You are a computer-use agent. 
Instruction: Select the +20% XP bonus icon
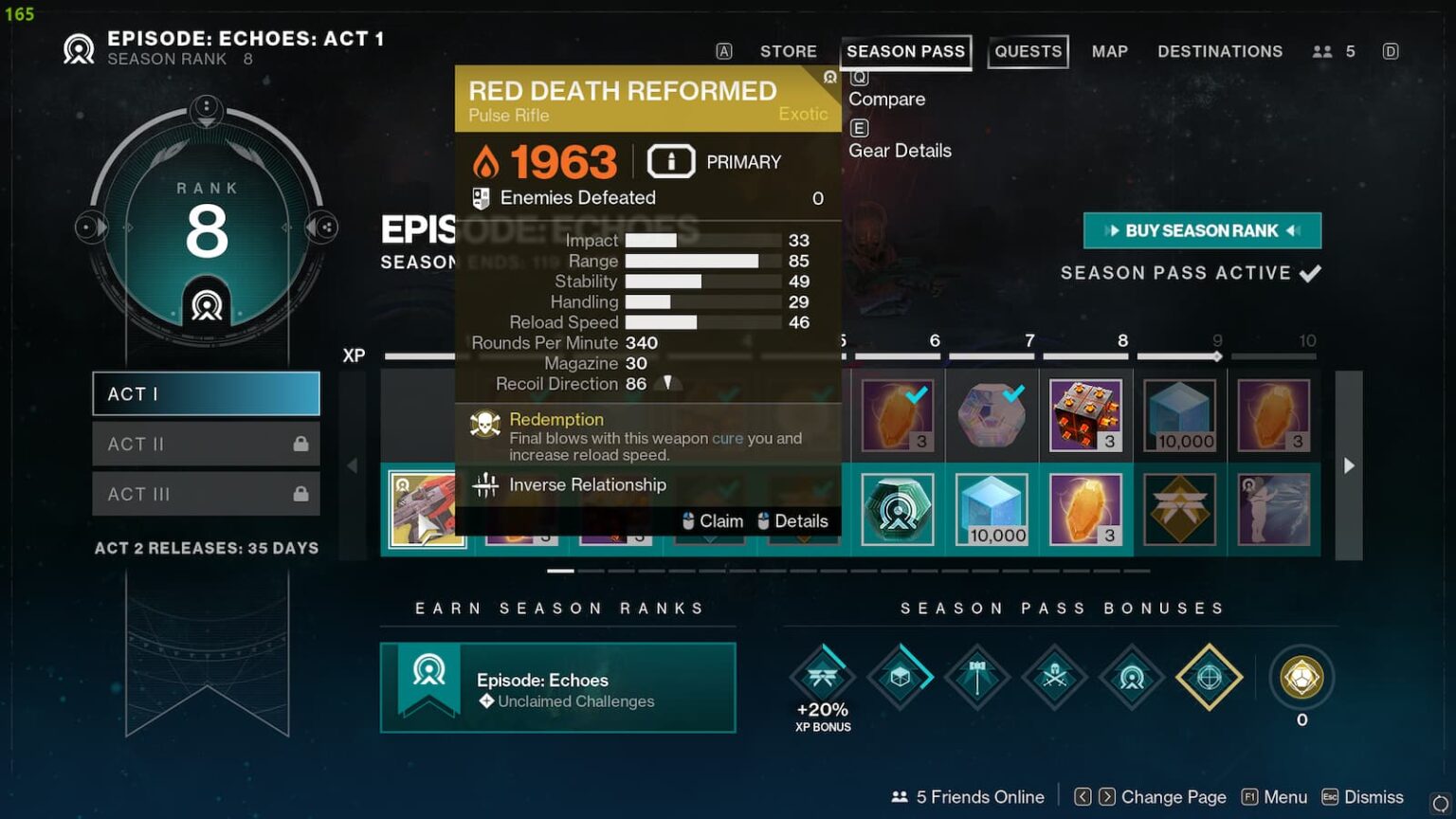pos(822,677)
